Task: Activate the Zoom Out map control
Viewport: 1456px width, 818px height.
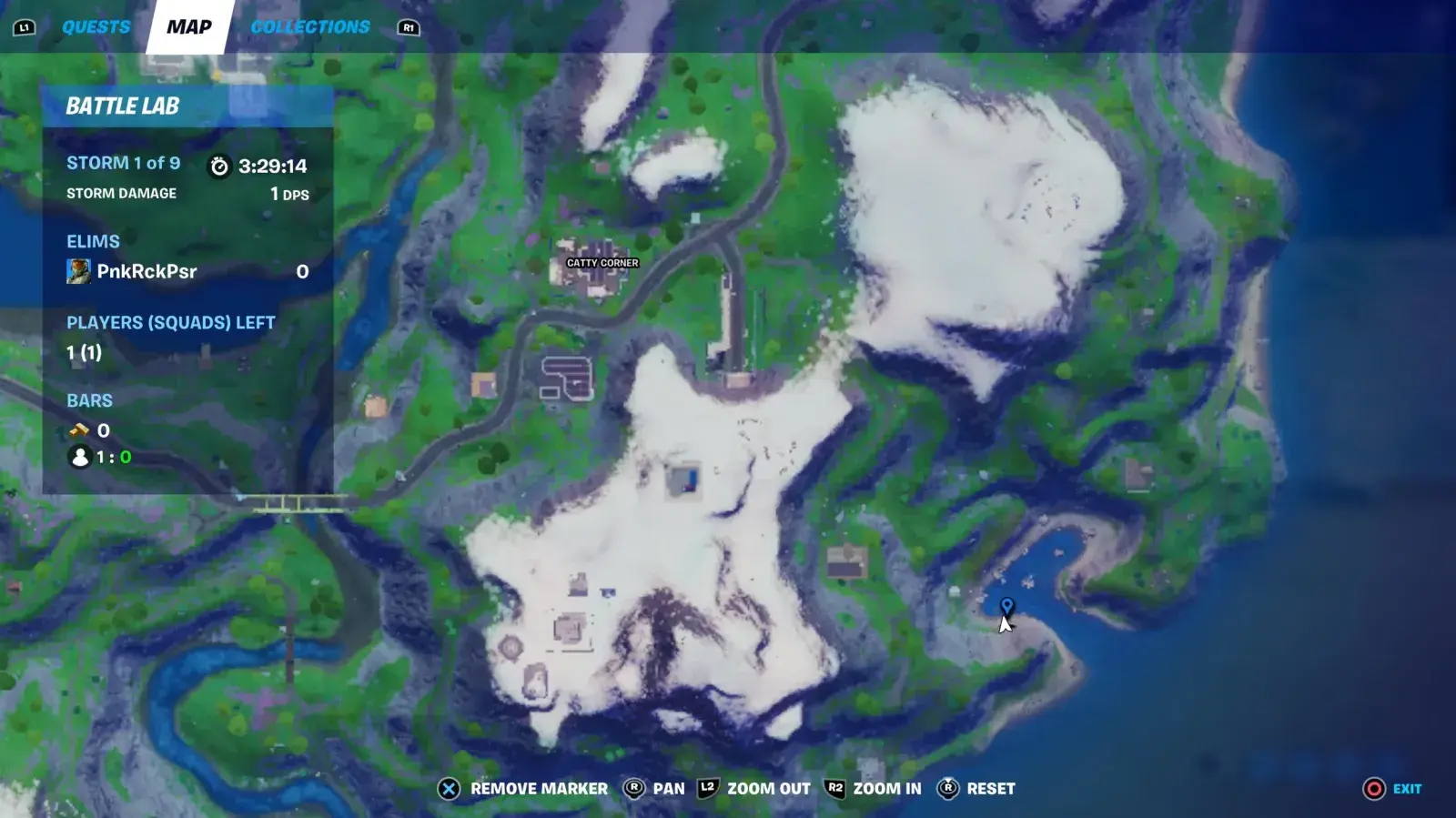Action: coord(754,789)
